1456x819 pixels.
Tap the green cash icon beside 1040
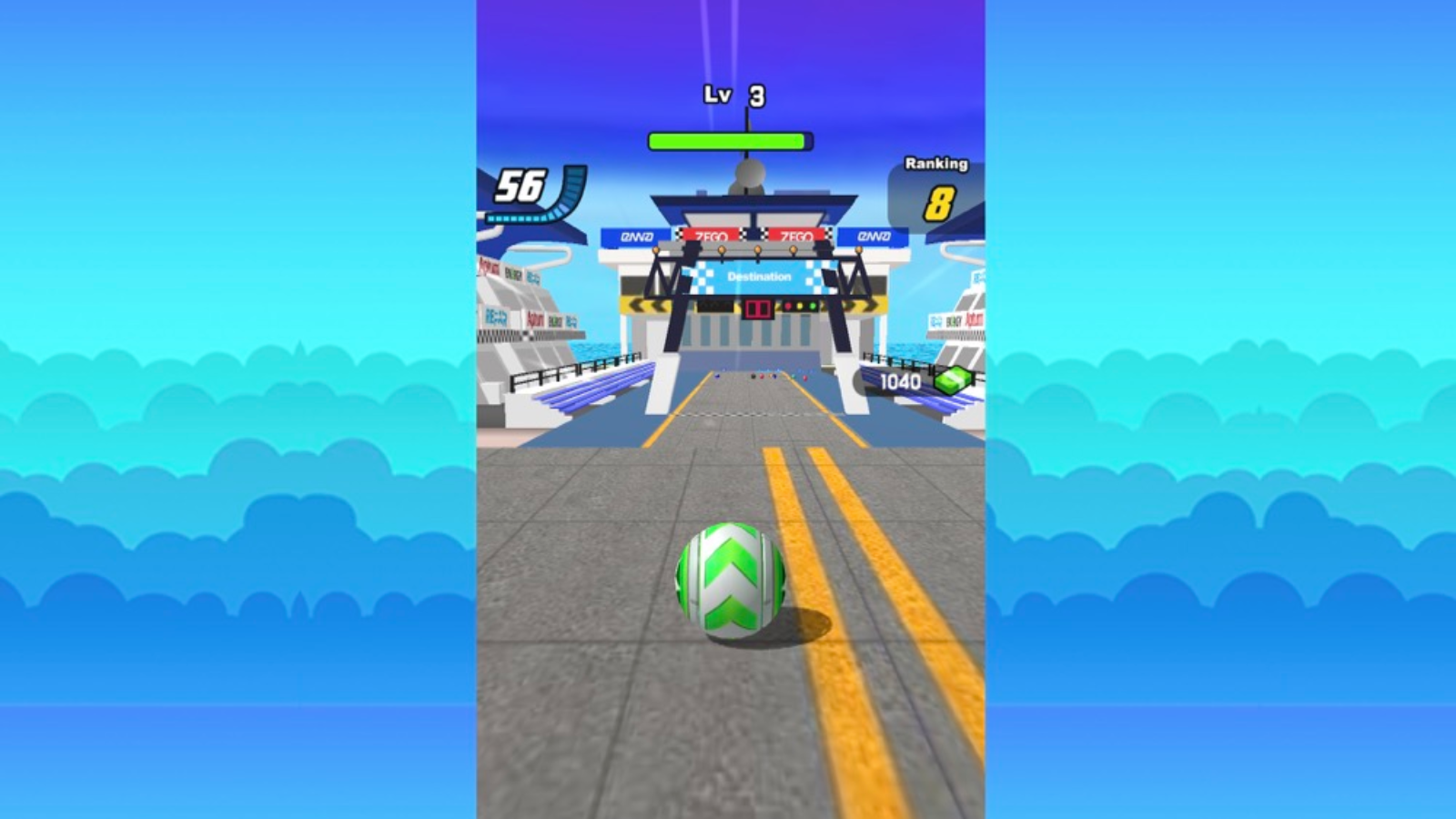952,381
